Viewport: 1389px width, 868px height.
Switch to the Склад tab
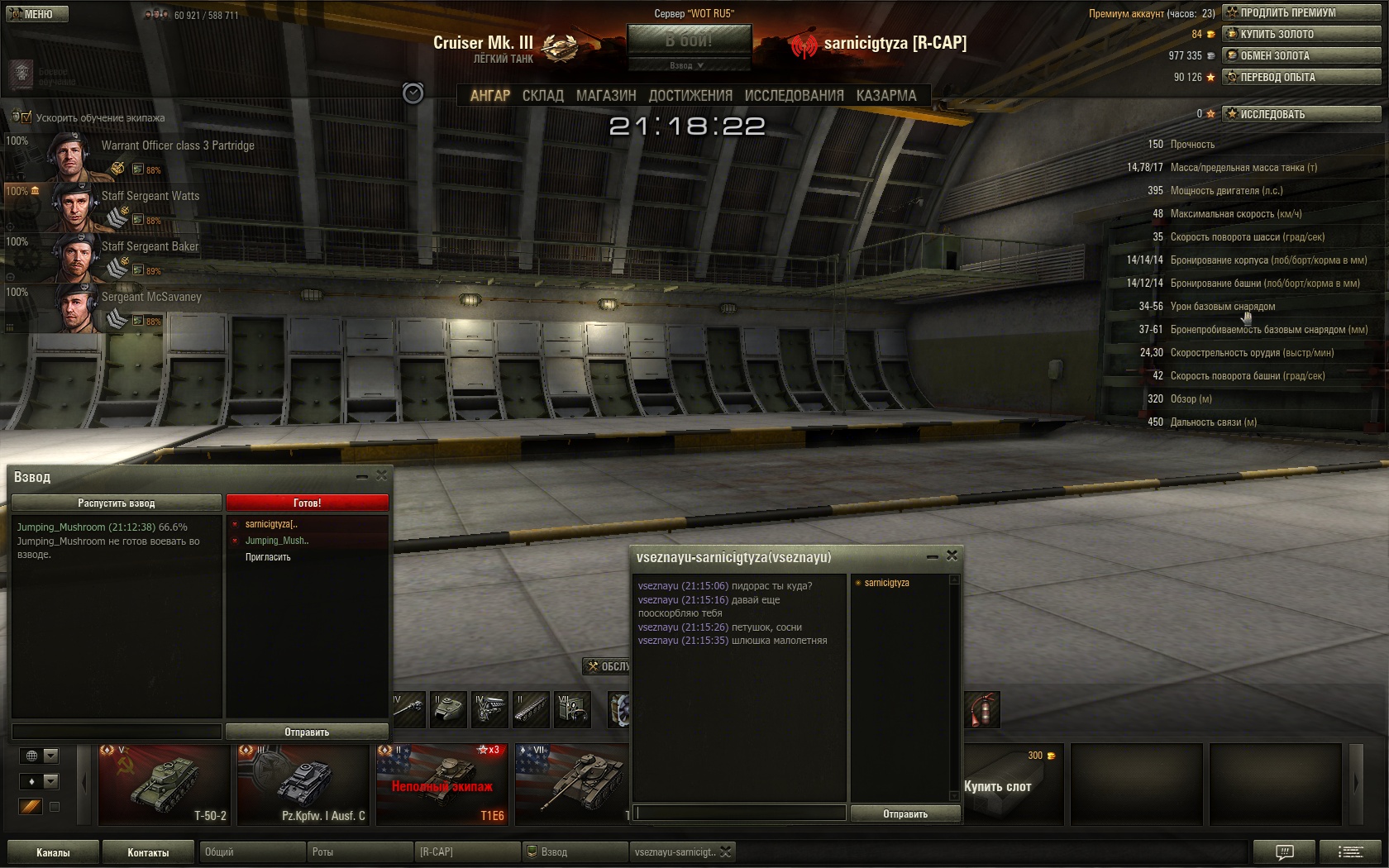click(542, 96)
